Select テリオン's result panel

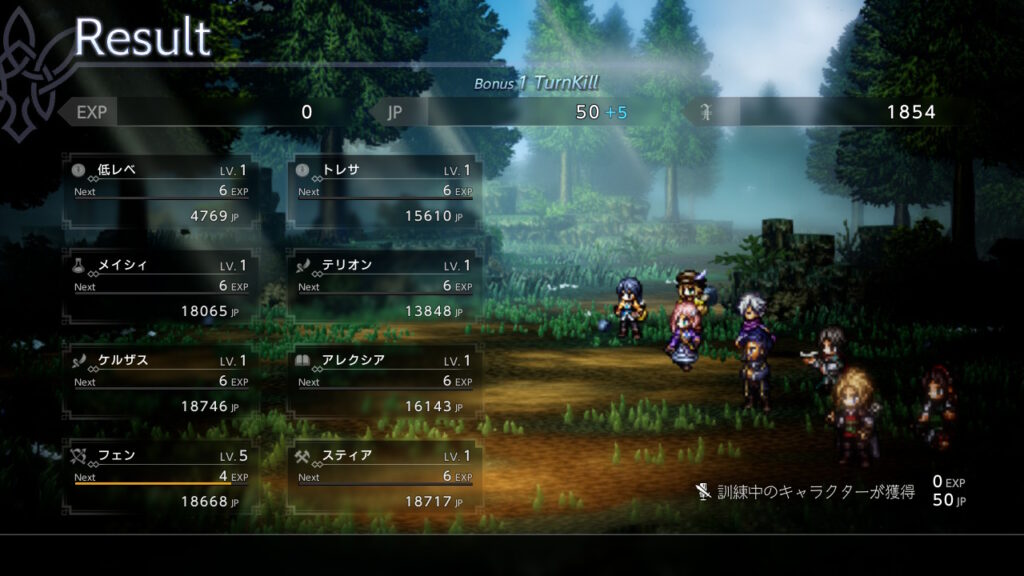pyautogui.click(x=385, y=287)
